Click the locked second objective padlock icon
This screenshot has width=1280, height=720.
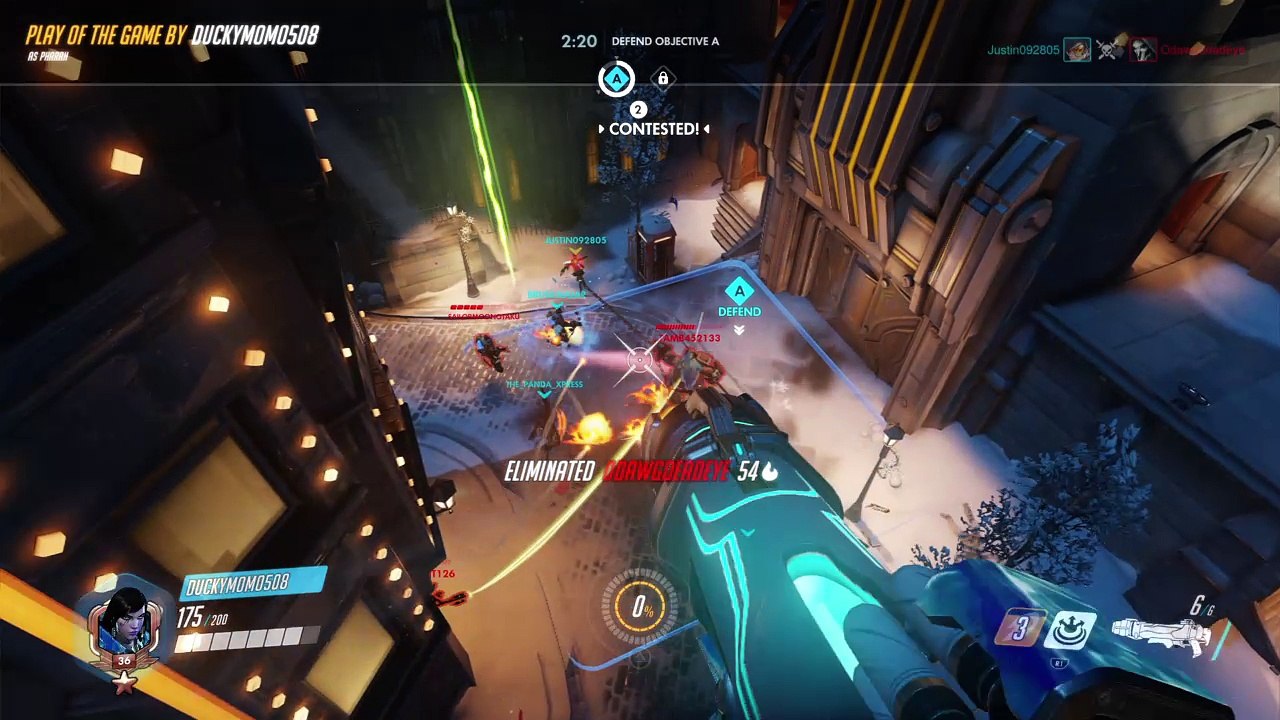[x=662, y=79]
